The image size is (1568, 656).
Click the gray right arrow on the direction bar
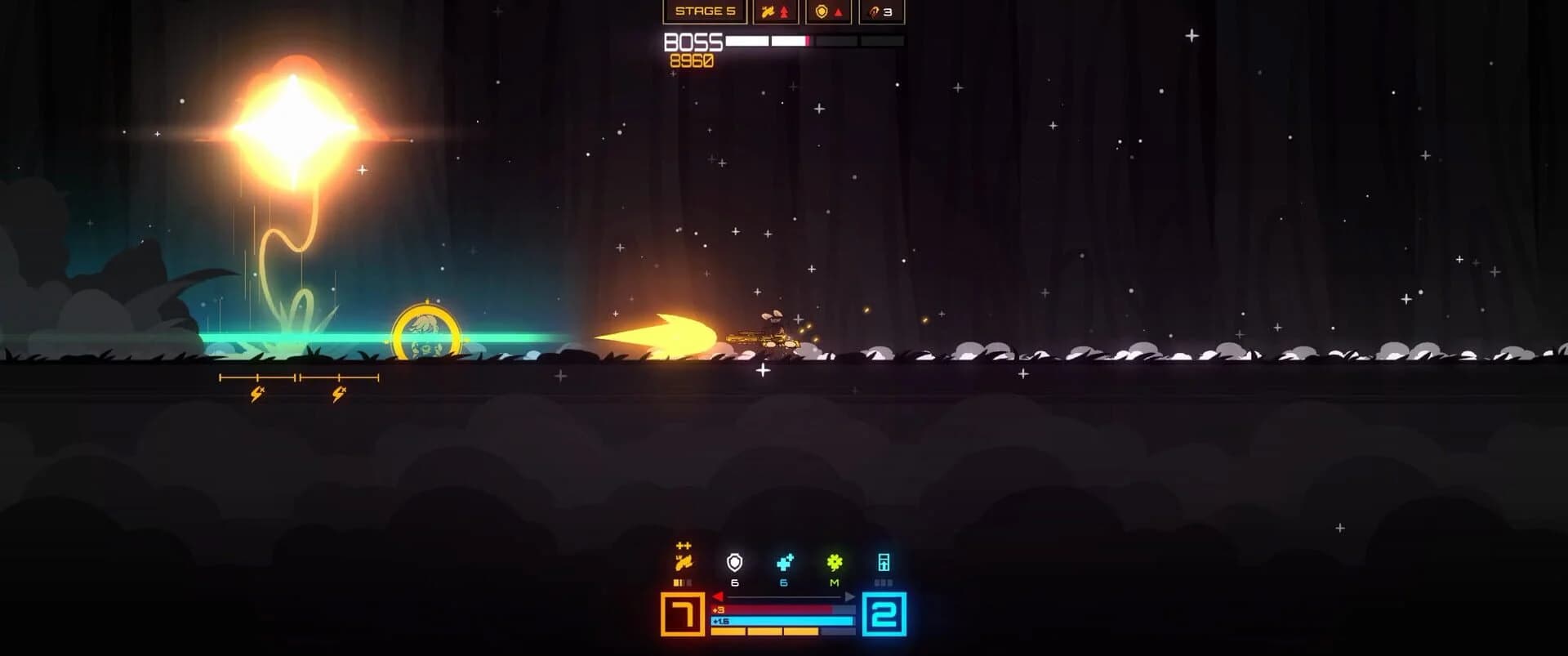[x=849, y=596]
